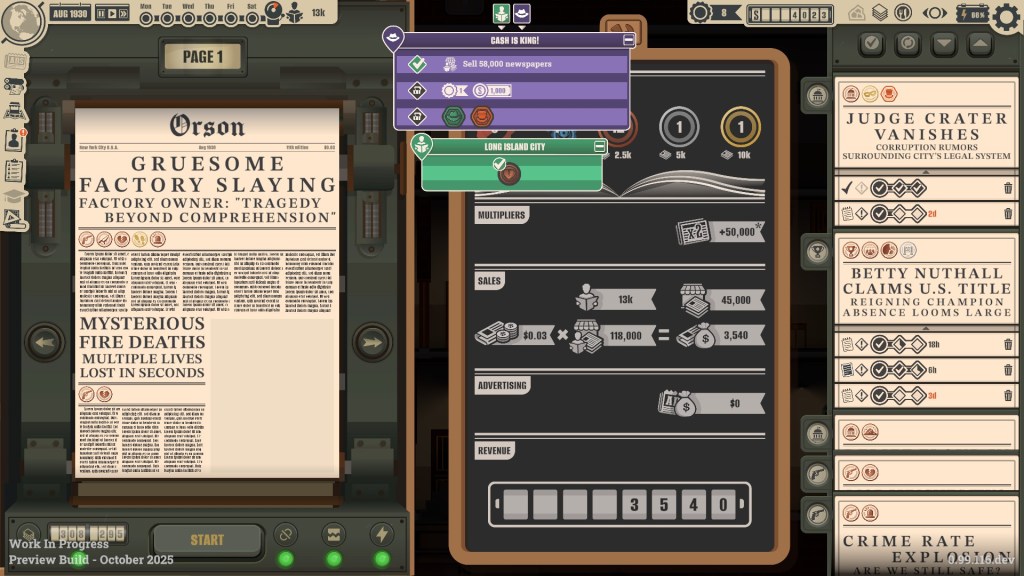Click the checkmark filter button above stories

872,43
